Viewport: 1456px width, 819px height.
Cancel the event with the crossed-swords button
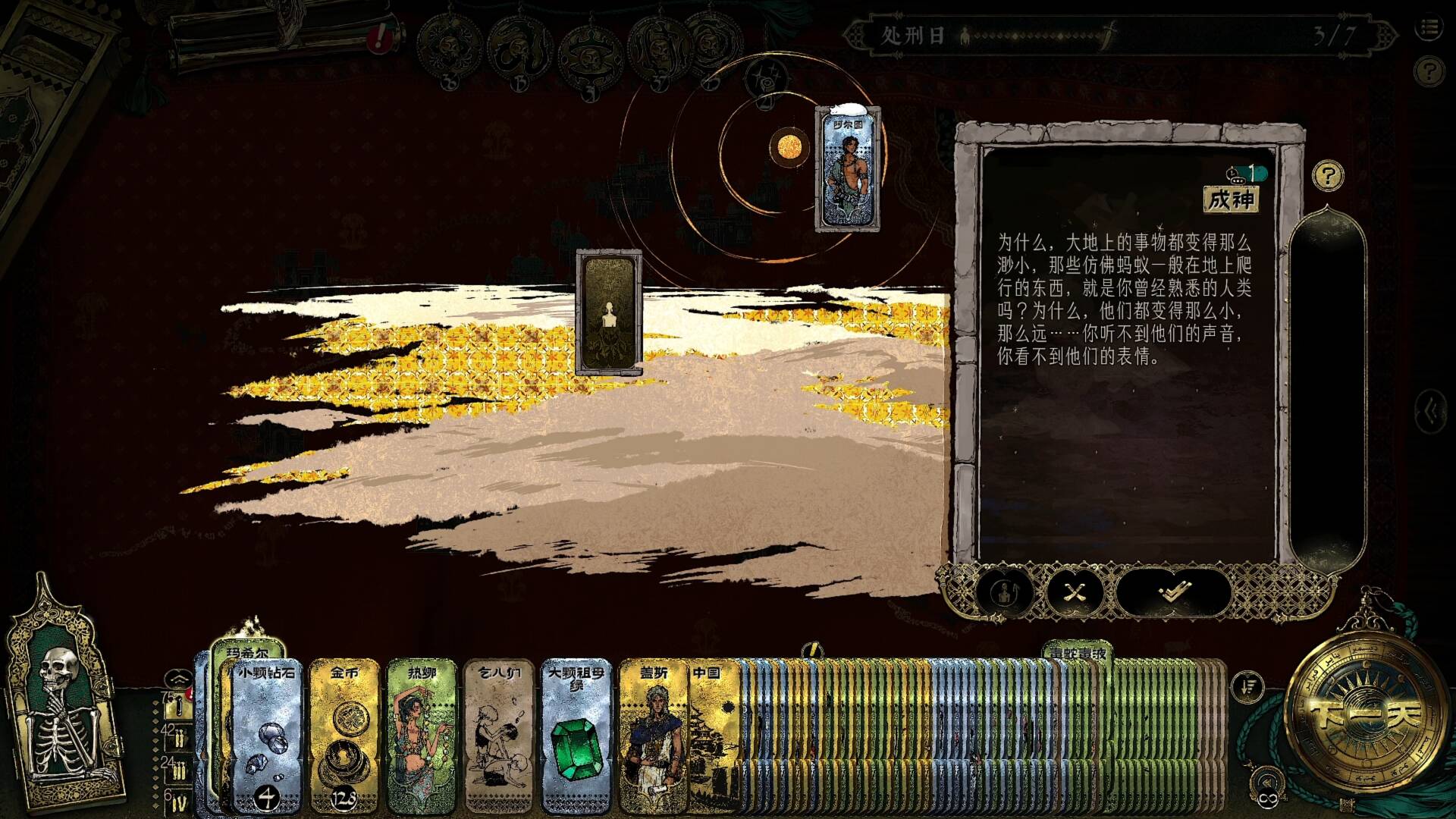coord(1075,591)
